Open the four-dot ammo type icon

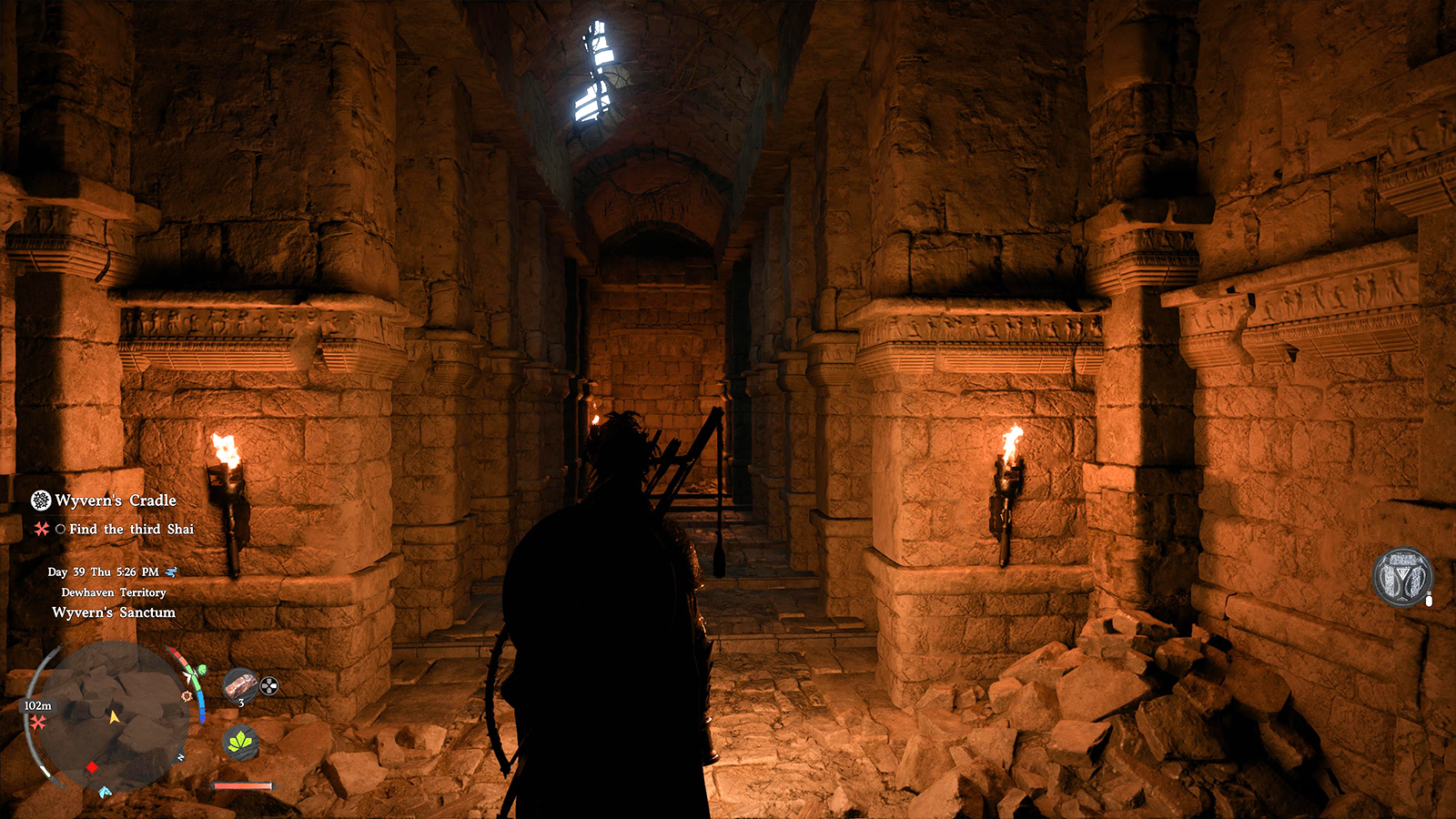(x=268, y=684)
